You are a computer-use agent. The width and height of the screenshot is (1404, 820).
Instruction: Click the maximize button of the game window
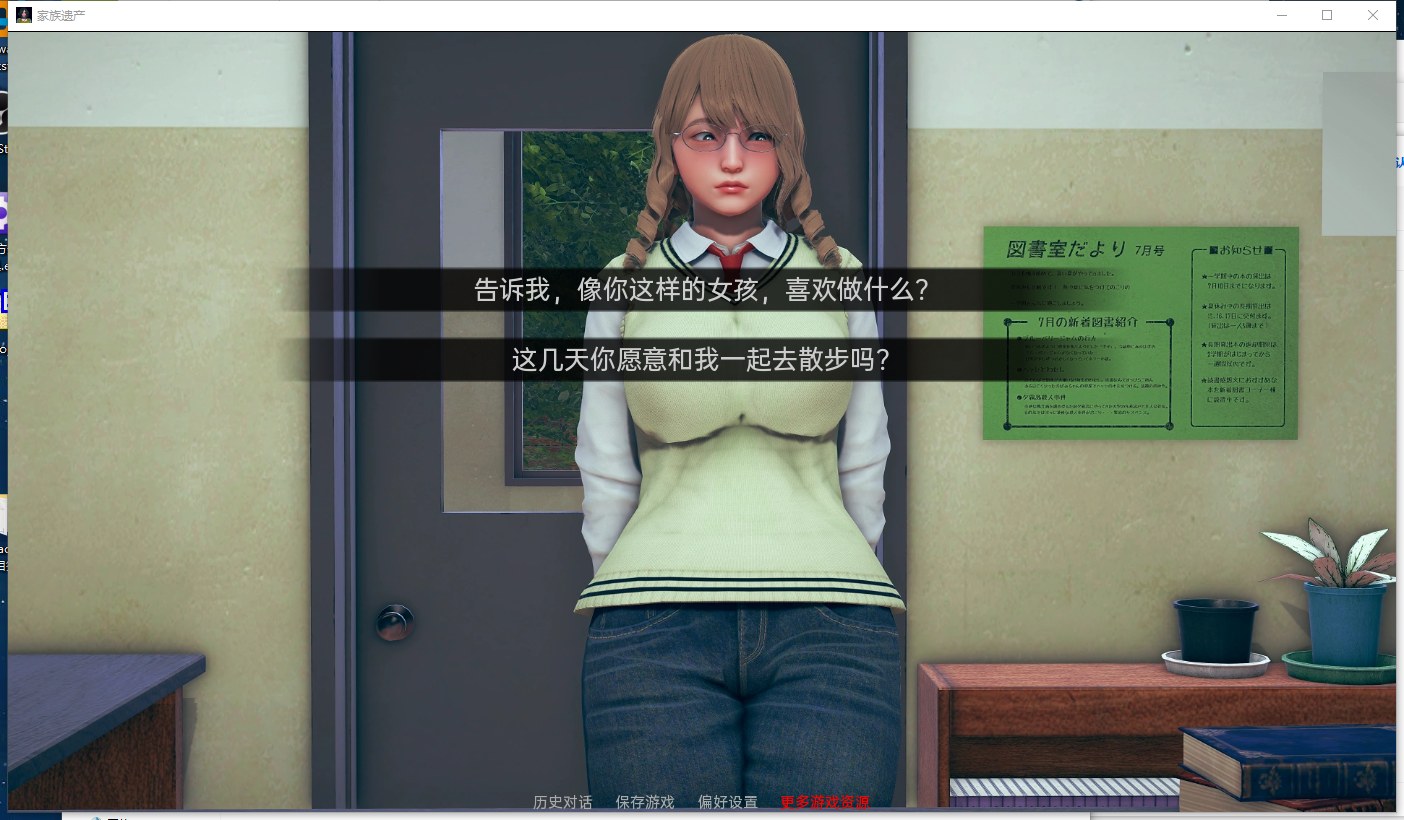1328,15
